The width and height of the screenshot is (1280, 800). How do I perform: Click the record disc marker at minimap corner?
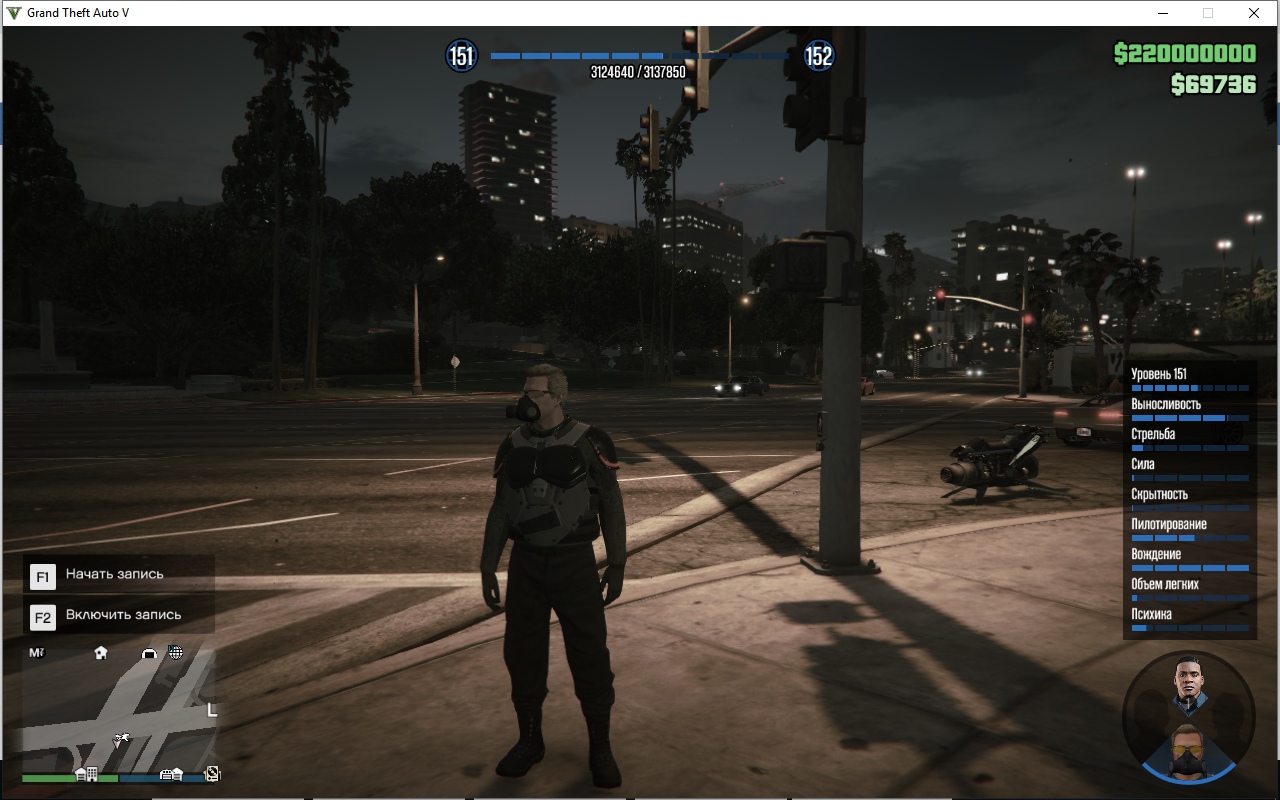pyautogui.click(x=212, y=773)
